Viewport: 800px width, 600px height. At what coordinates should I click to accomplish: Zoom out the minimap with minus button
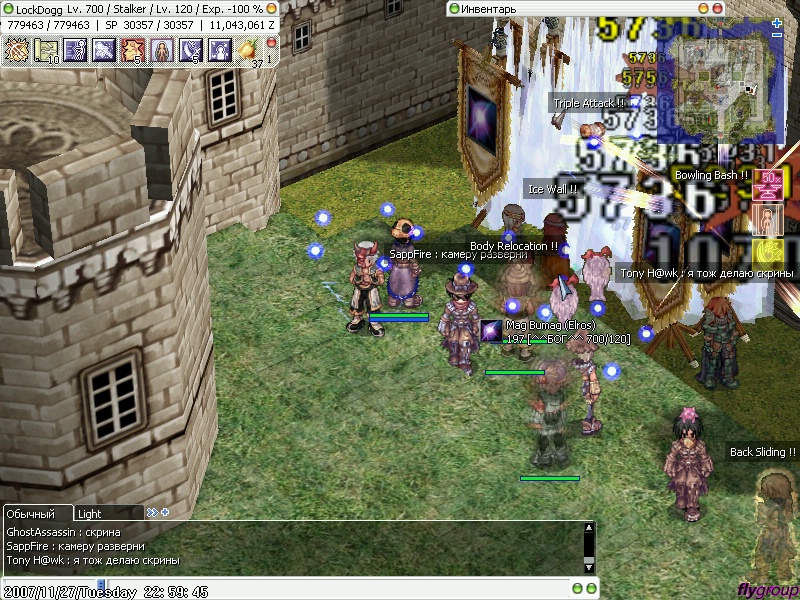click(777, 35)
